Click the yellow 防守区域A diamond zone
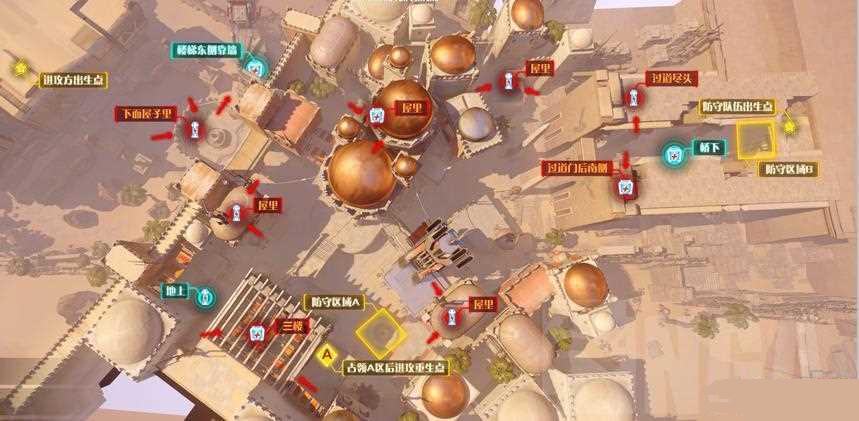 (x=380, y=332)
